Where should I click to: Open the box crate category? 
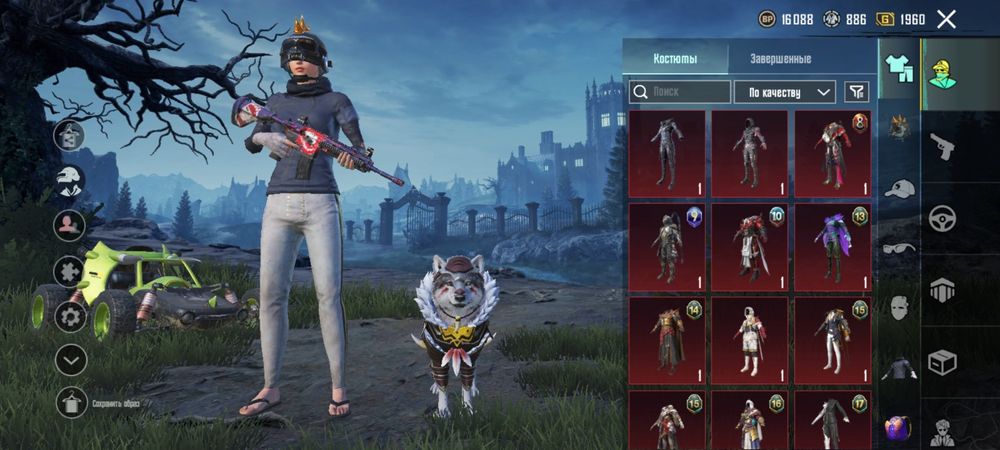(942, 361)
